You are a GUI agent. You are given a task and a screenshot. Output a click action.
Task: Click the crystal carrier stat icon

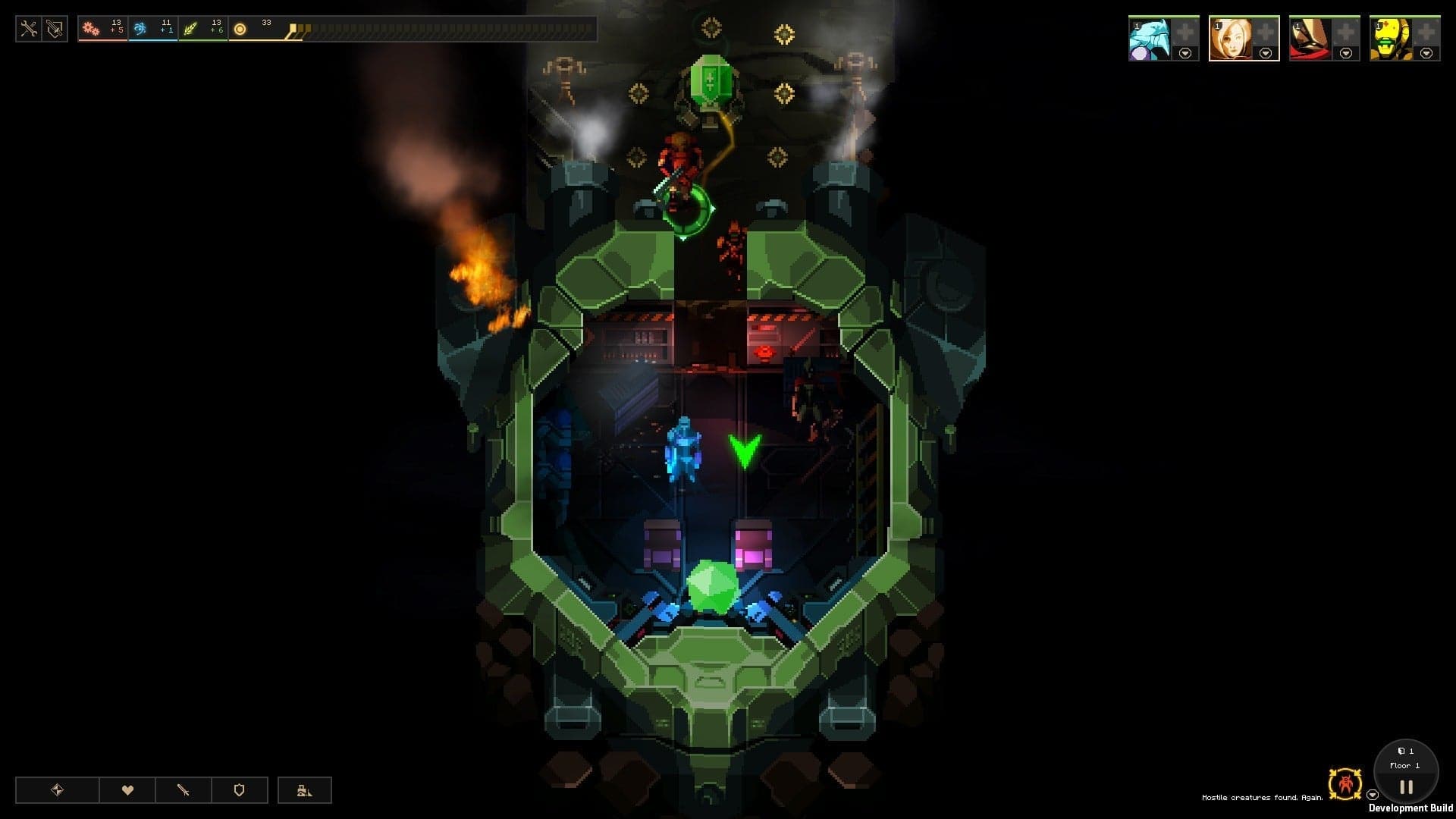tap(305, 789)
